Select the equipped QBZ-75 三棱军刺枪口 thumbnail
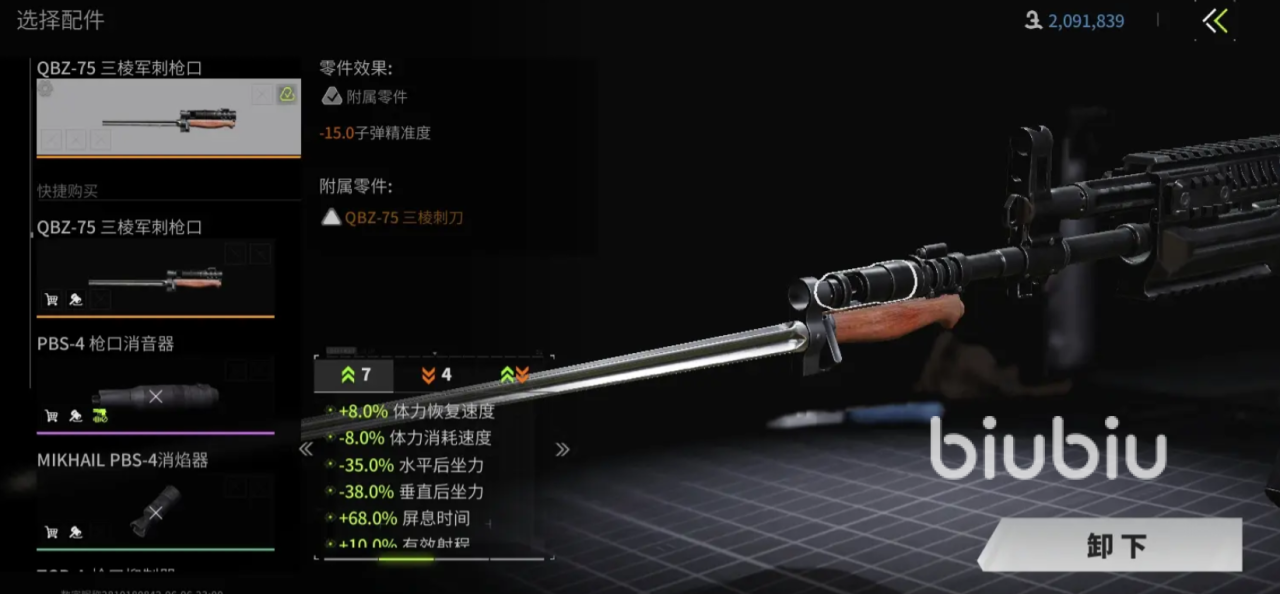 168,118
